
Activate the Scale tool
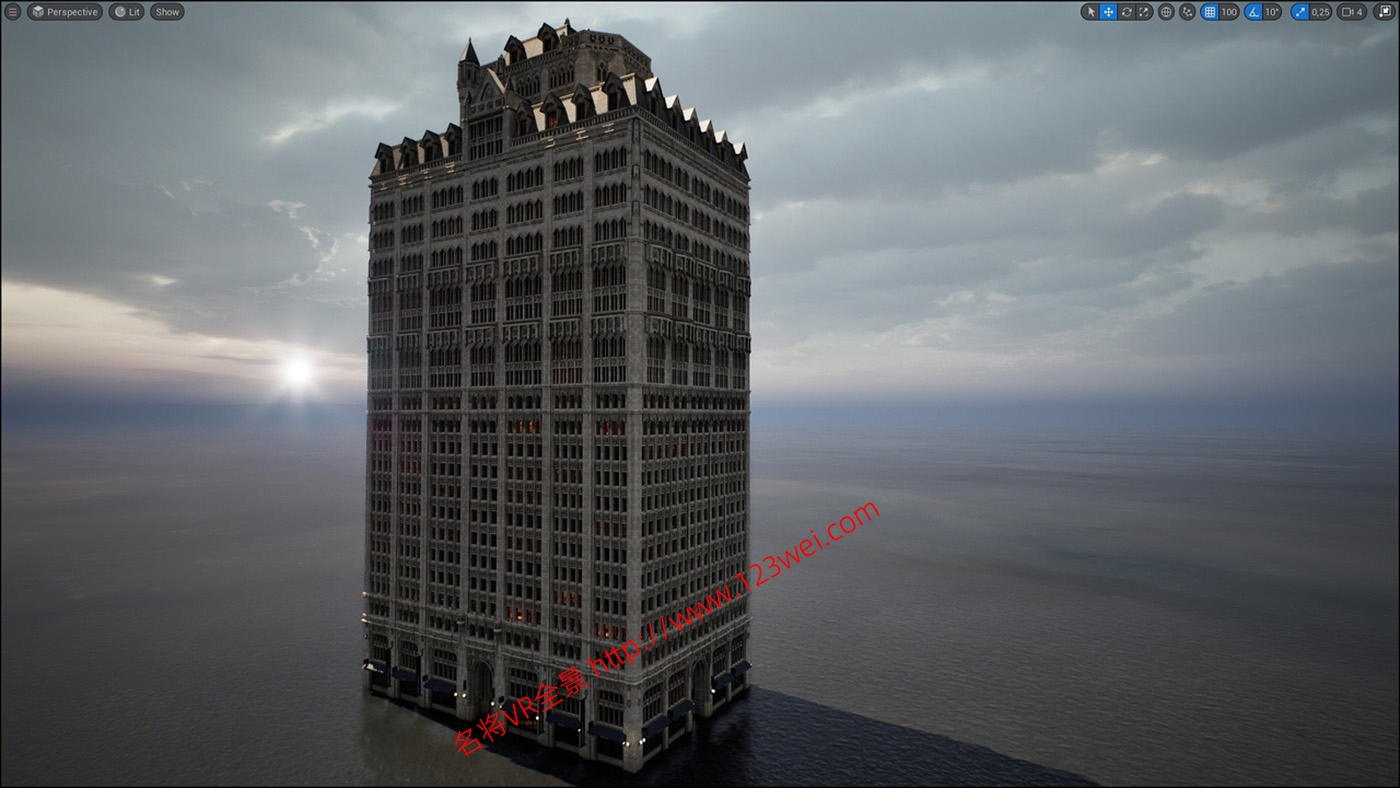coord(1143,12)
